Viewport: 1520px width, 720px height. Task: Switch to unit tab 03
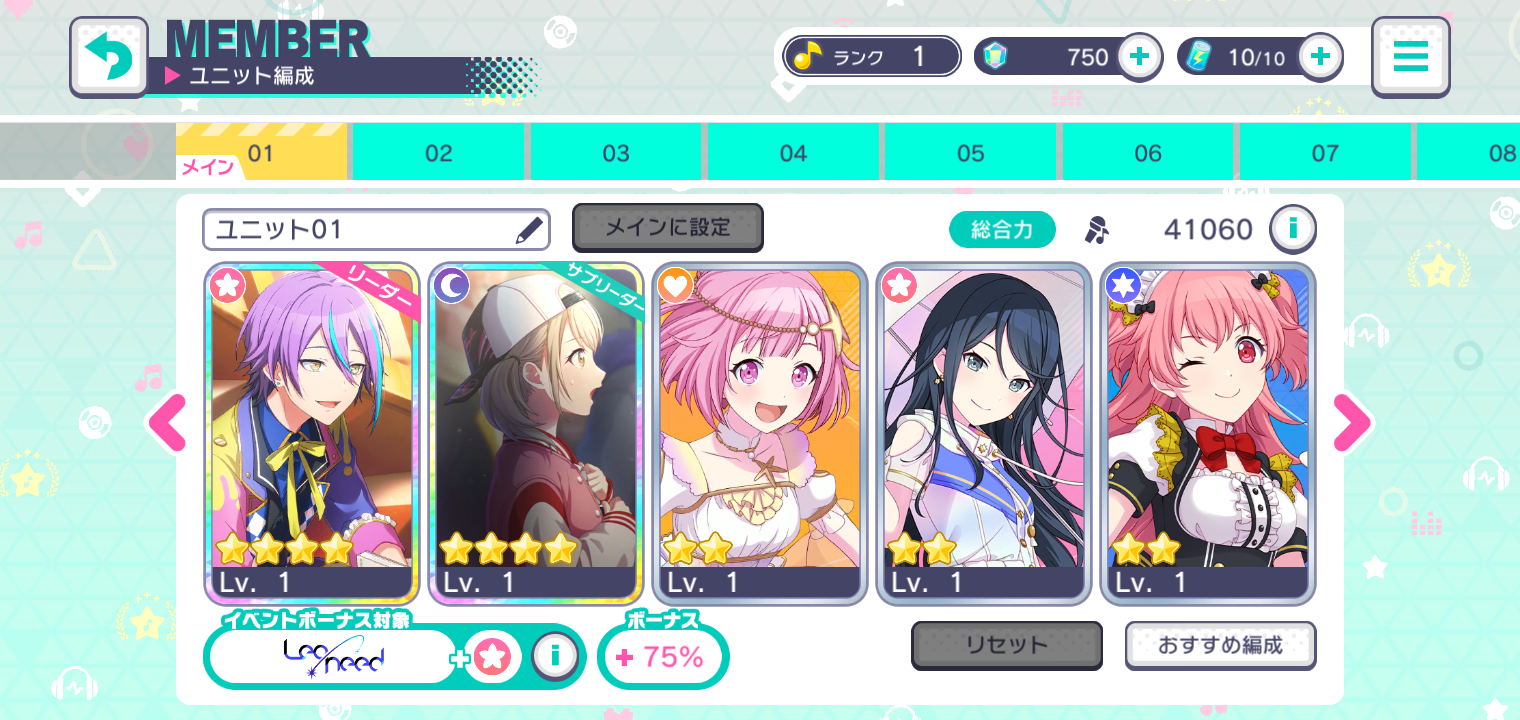click(616, 153)
